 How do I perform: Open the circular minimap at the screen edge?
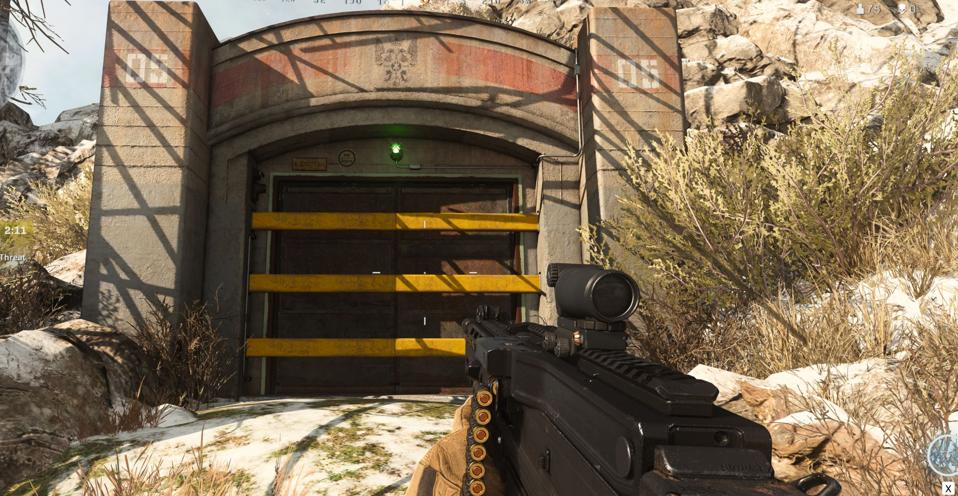pyautogui.click(x=8, y=60)
